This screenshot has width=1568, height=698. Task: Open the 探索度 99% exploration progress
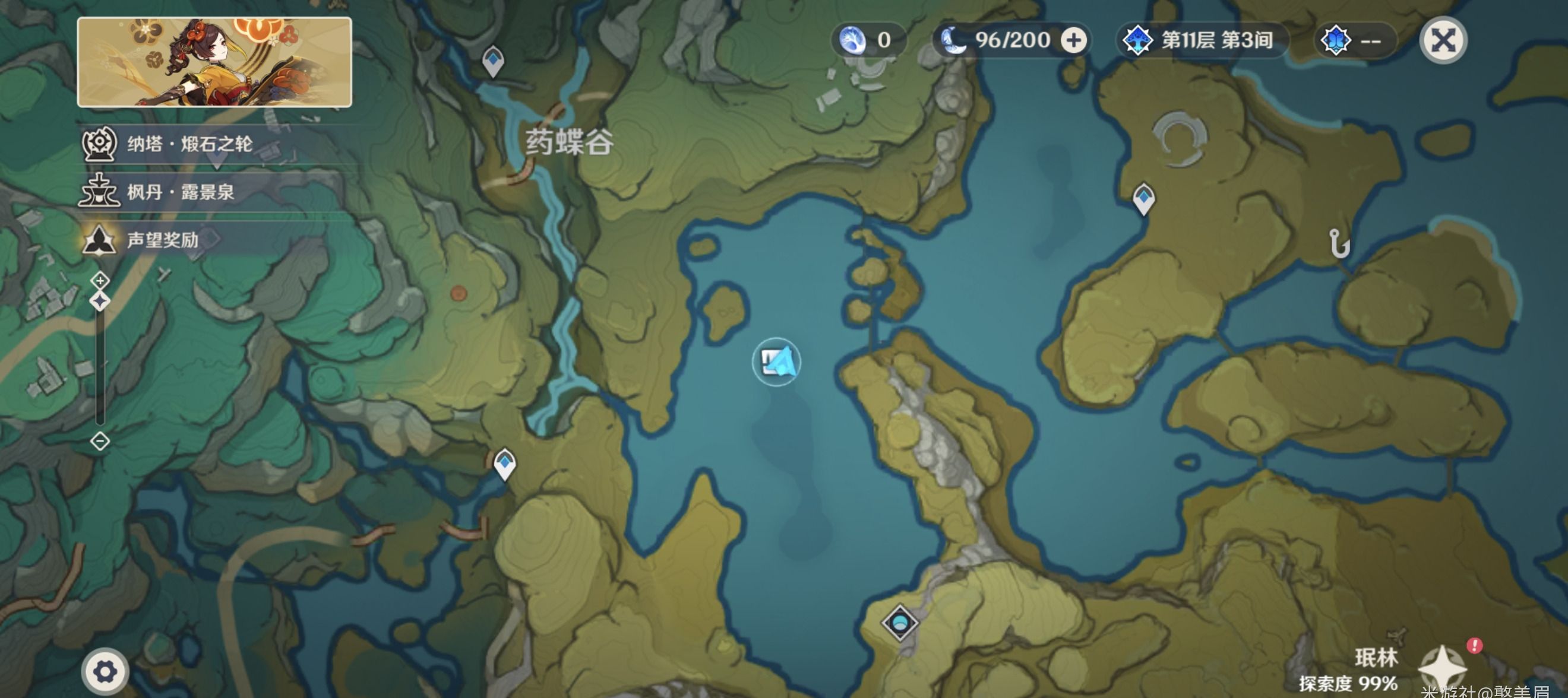tap(1348, 683)
